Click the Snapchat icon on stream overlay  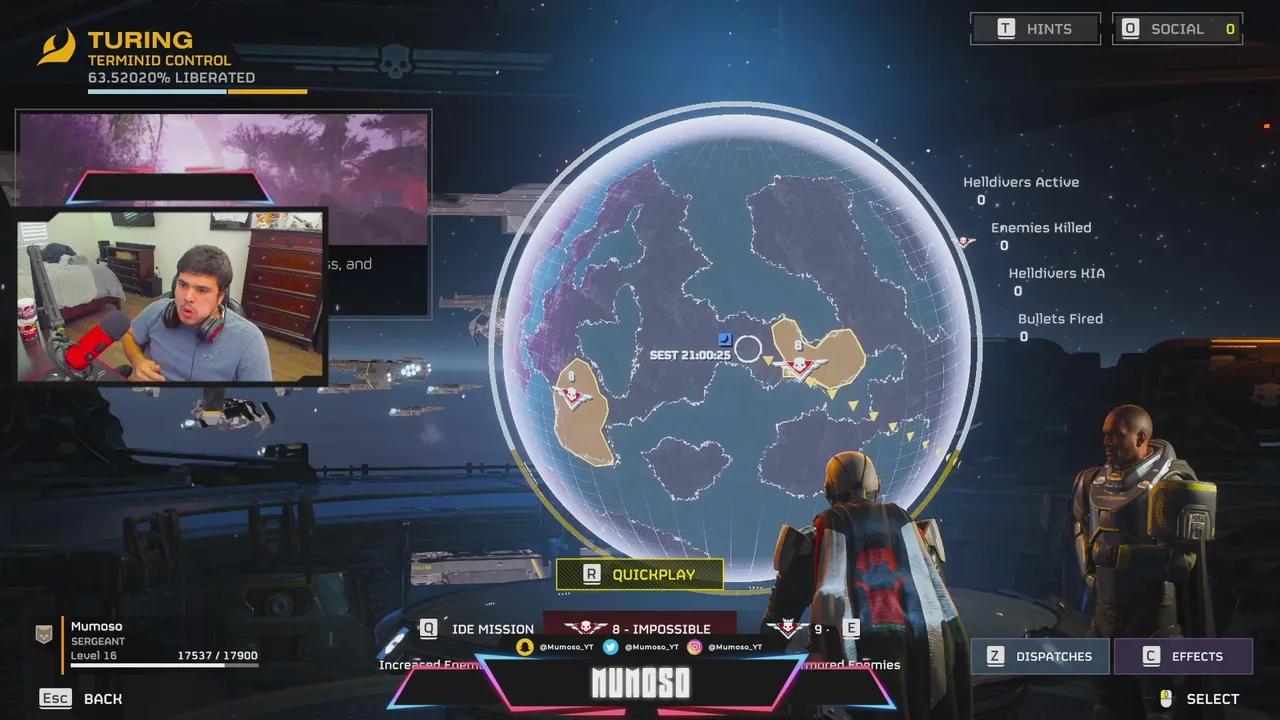(x=524, y=647)
